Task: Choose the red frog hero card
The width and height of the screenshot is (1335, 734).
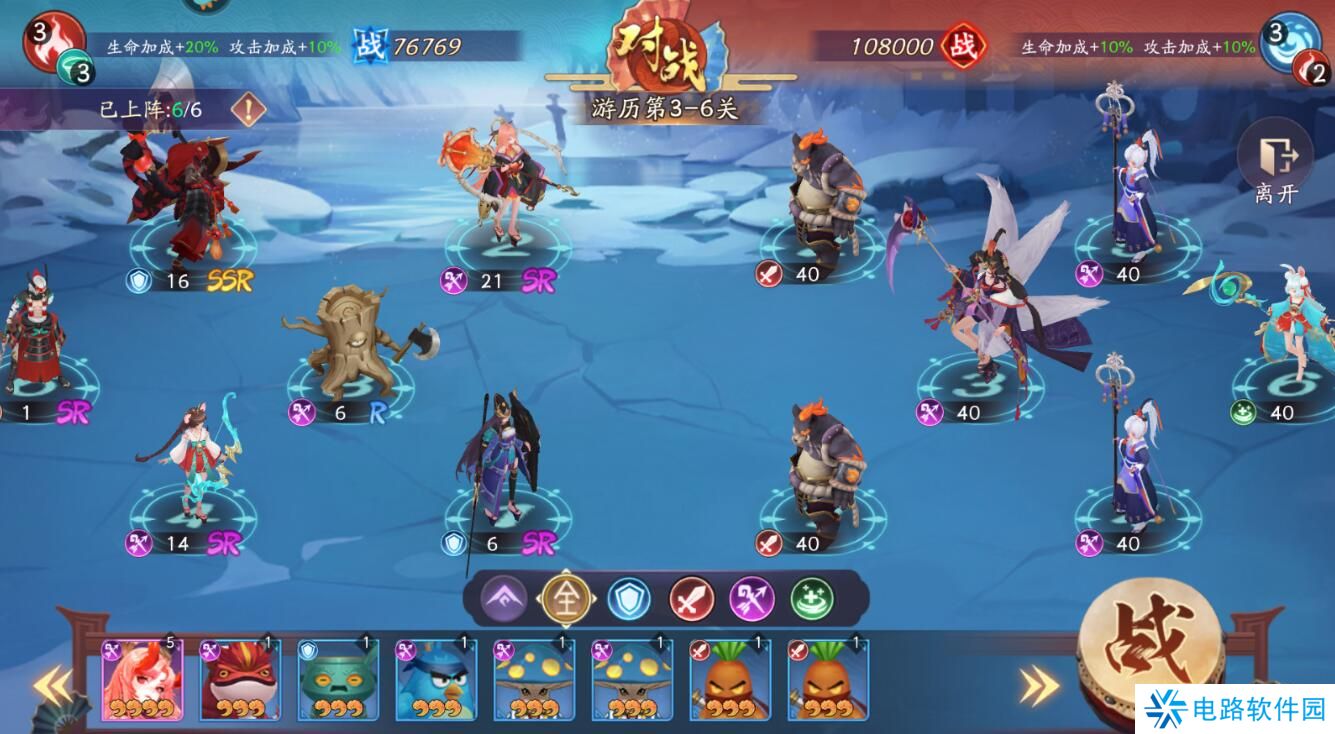Action: click(x=239, y=681)
